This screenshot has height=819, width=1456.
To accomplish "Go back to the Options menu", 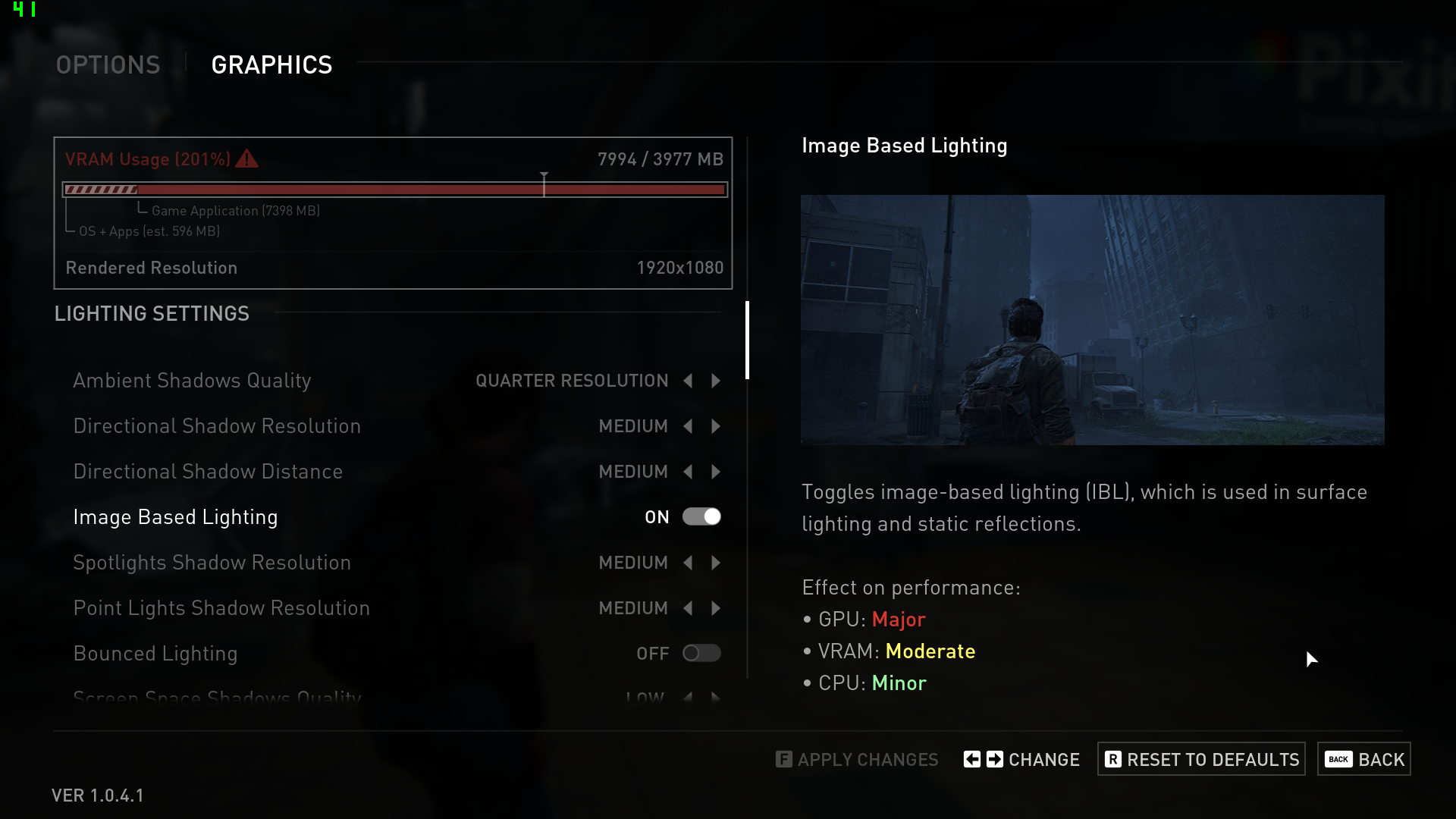I will [108, 65].
